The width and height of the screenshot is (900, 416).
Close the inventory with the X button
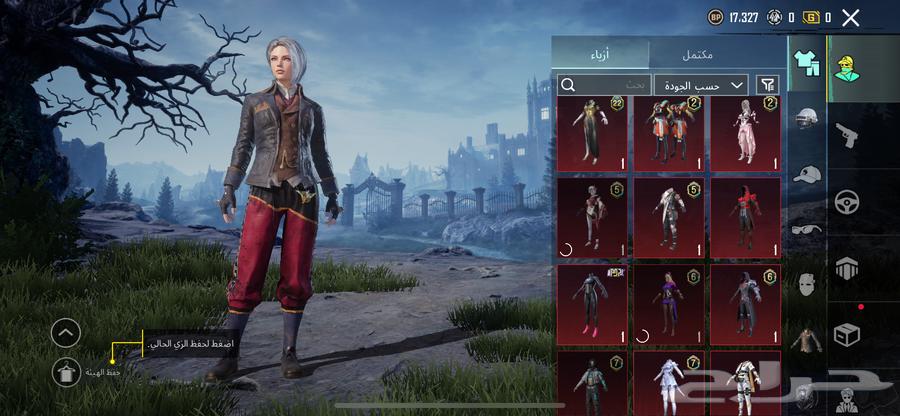click(x=851, y=17)
